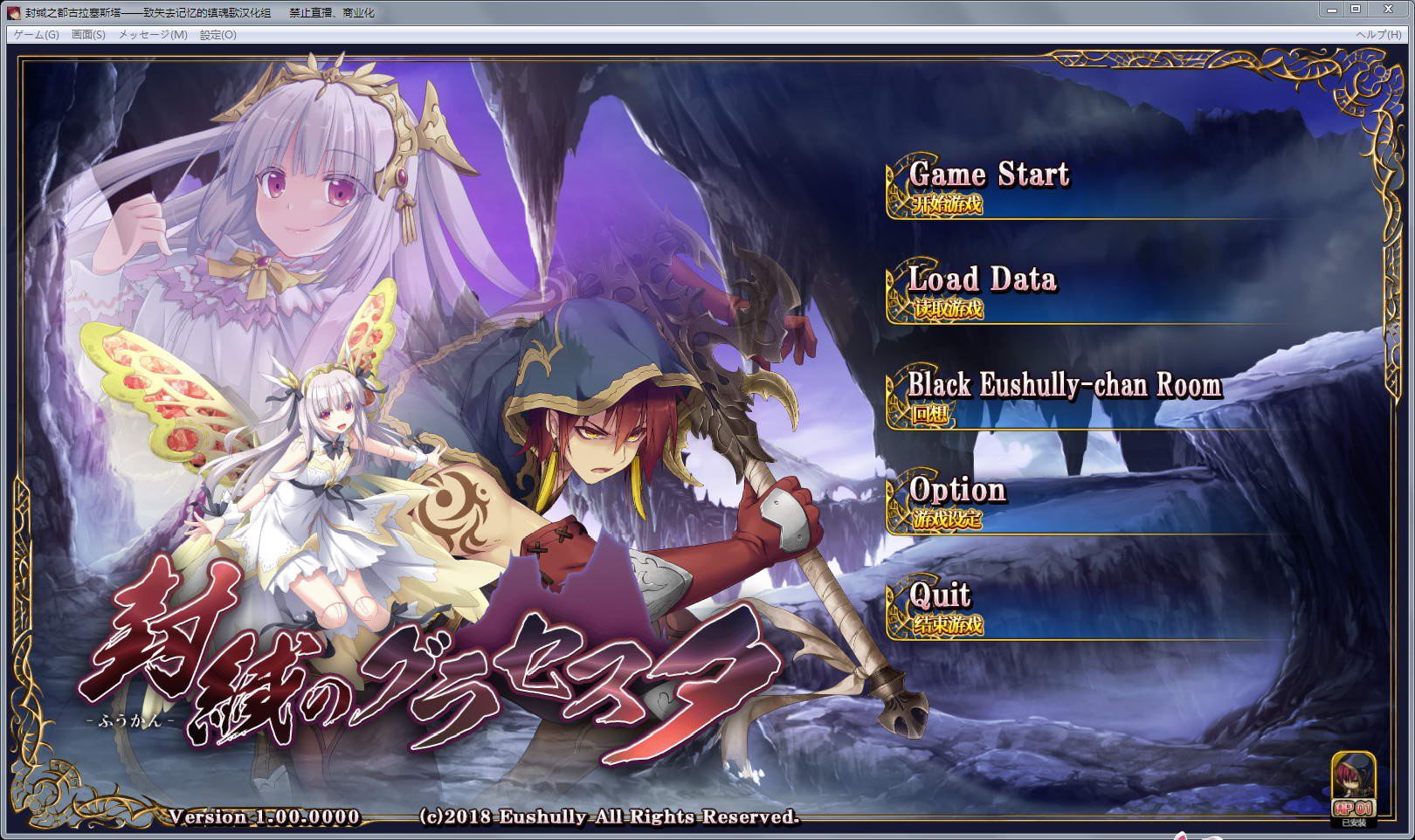
Task: Click the golden crest beside Option
Action: tap(894, 500)
